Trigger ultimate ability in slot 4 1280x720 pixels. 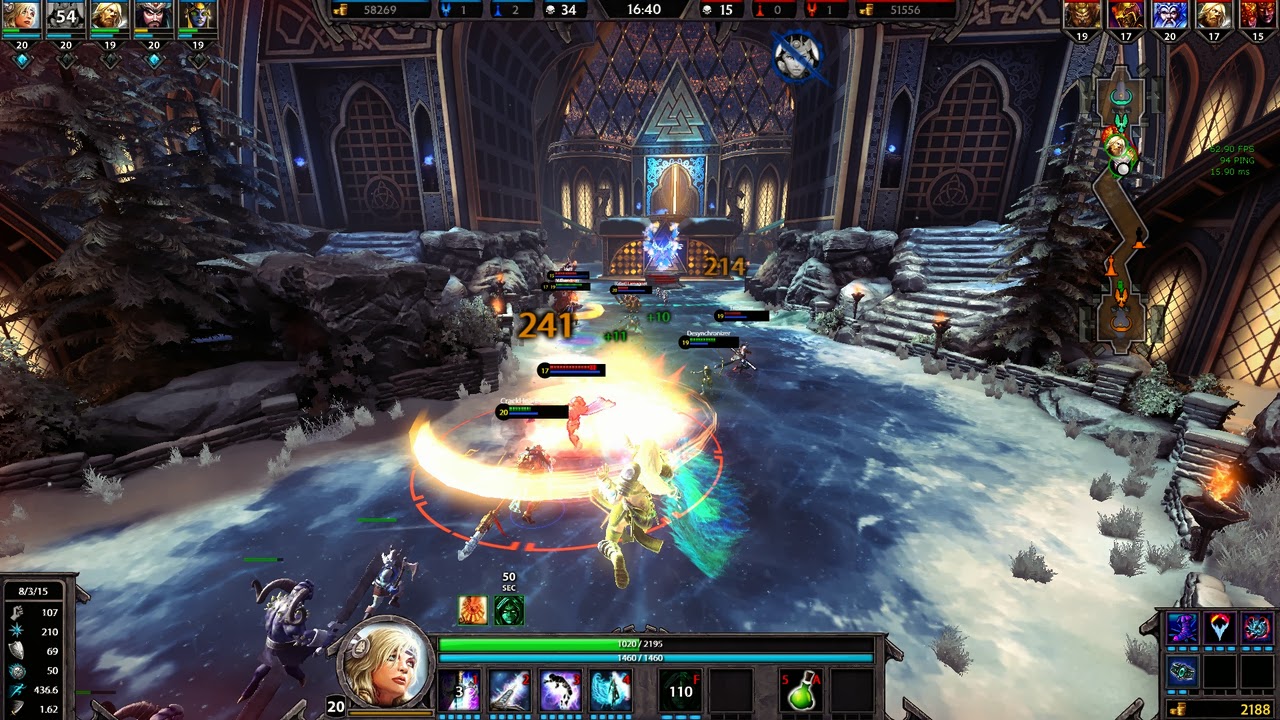click(612, 690)
